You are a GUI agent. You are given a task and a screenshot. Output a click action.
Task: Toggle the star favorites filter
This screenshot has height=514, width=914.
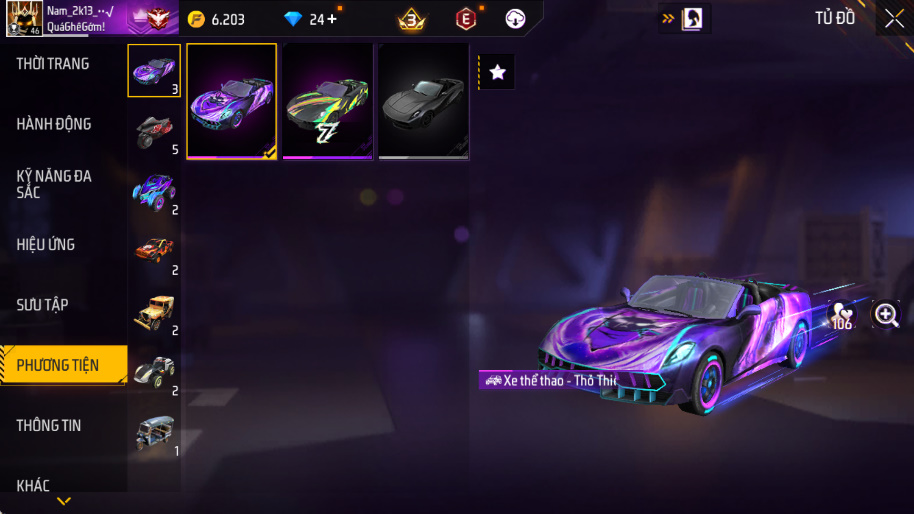pos(498,72)
